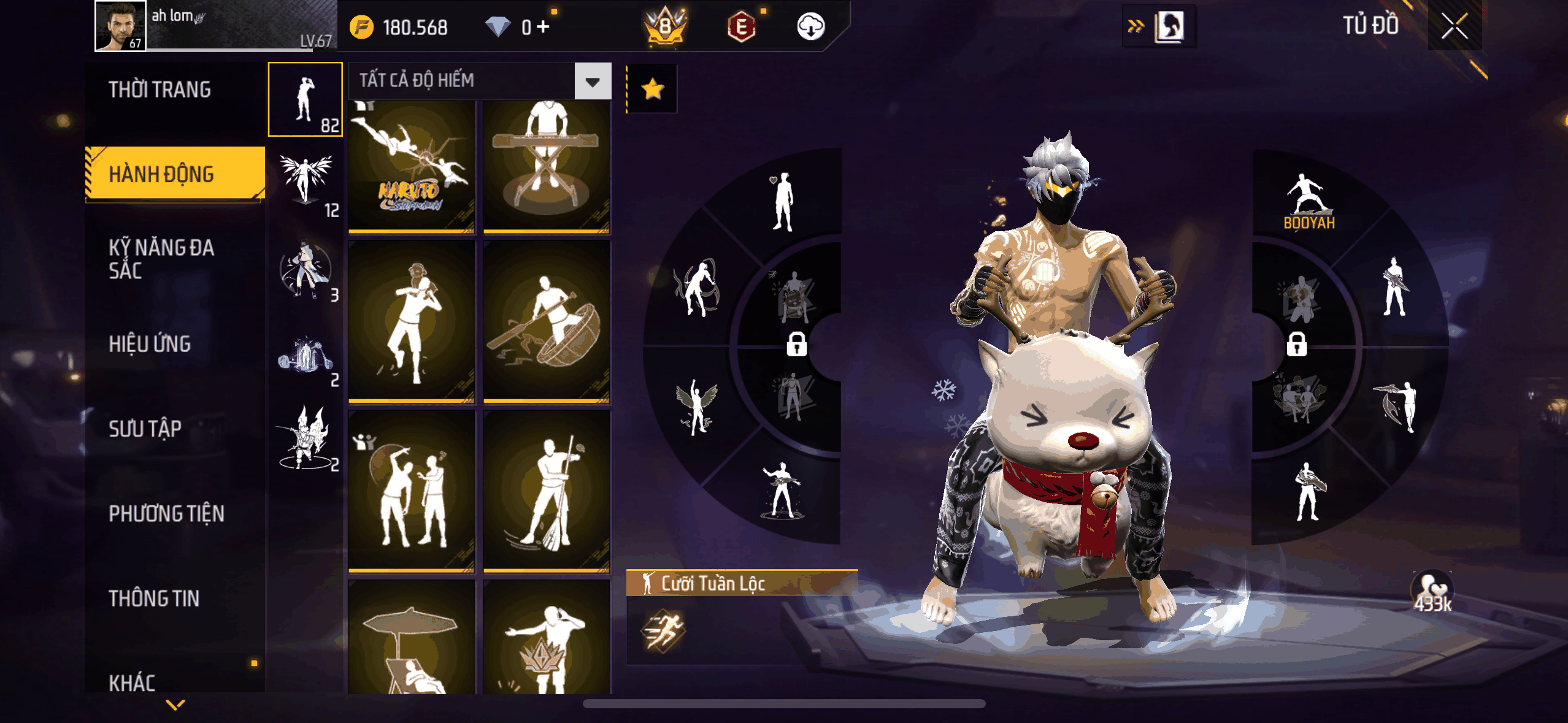
Task: Expand the Tất Cả Độ Hiếm dropdown
Action: point(592,82)
